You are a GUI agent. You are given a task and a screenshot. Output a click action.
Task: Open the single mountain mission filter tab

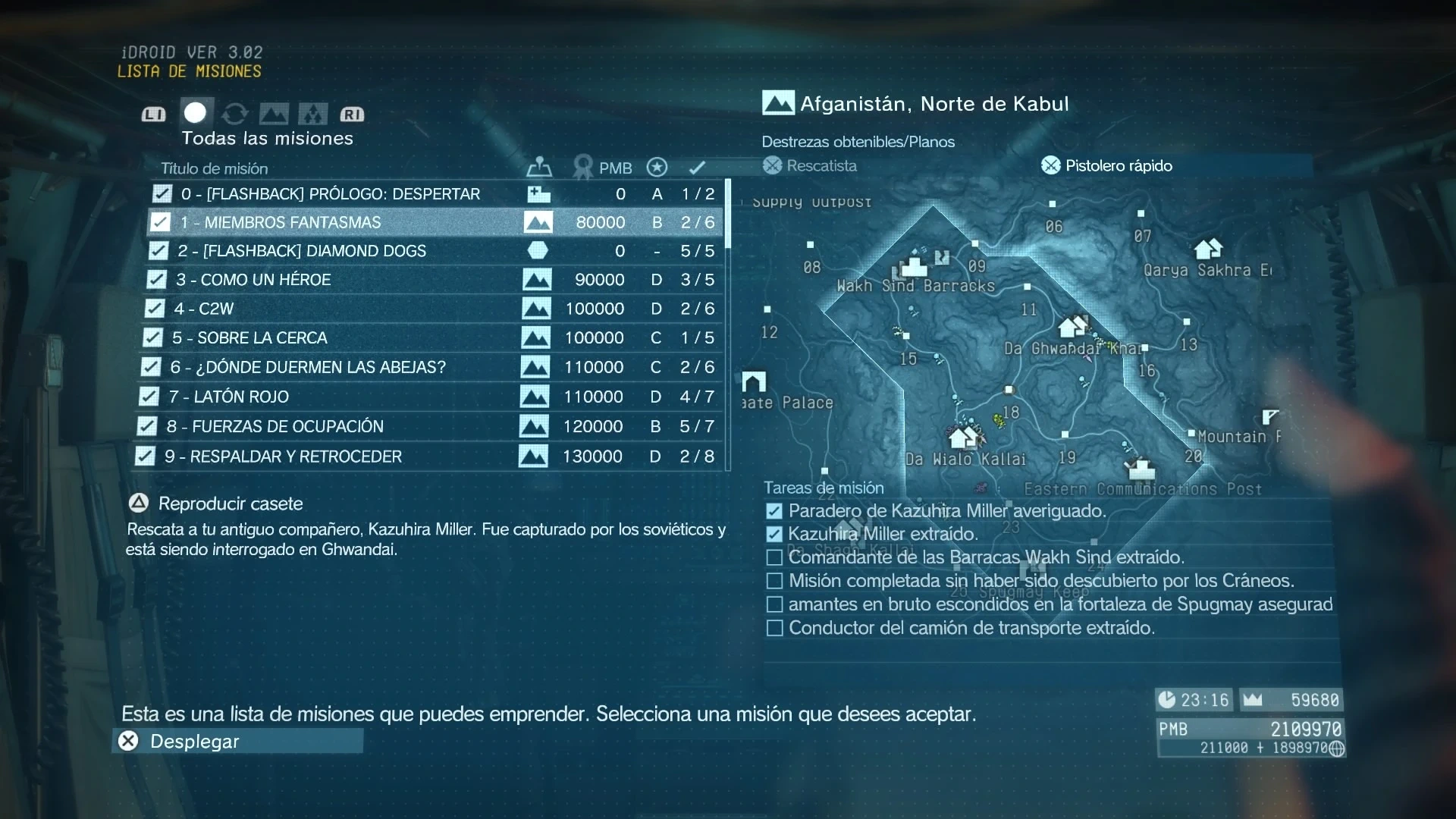tap(274, 114)
